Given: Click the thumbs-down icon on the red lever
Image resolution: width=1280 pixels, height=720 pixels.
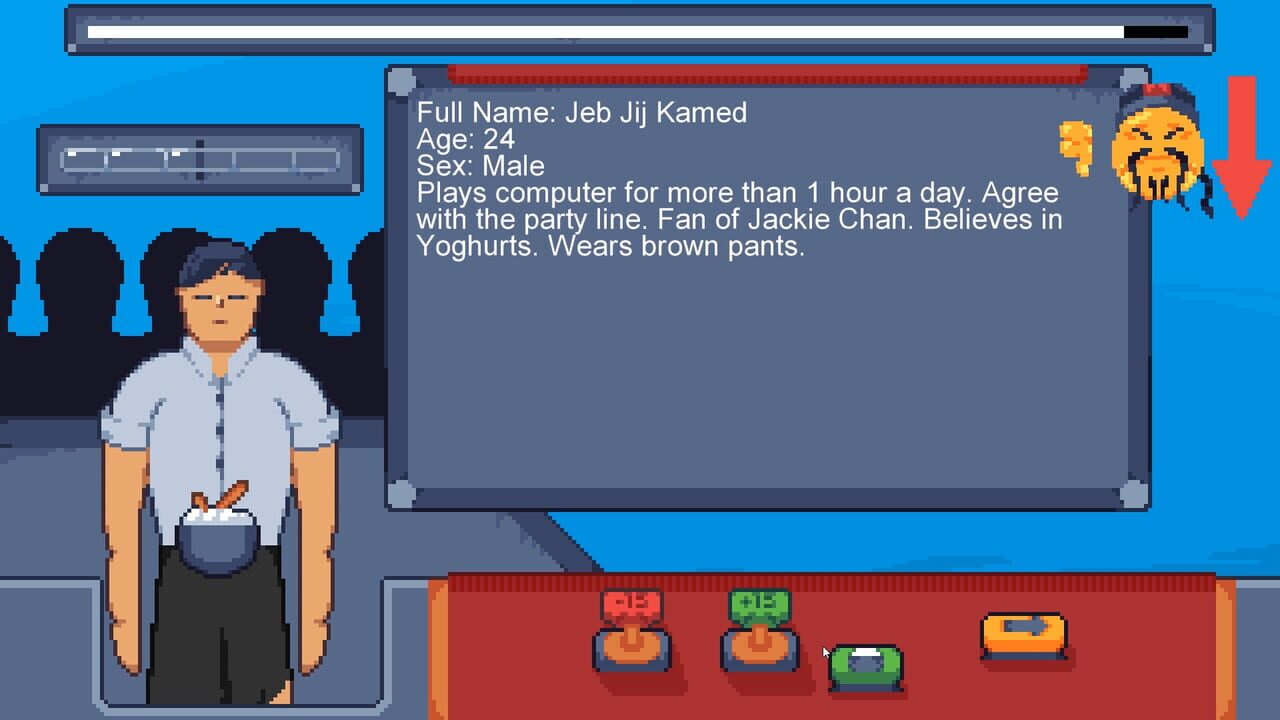Looking at the screenshot, I should 630,605.
